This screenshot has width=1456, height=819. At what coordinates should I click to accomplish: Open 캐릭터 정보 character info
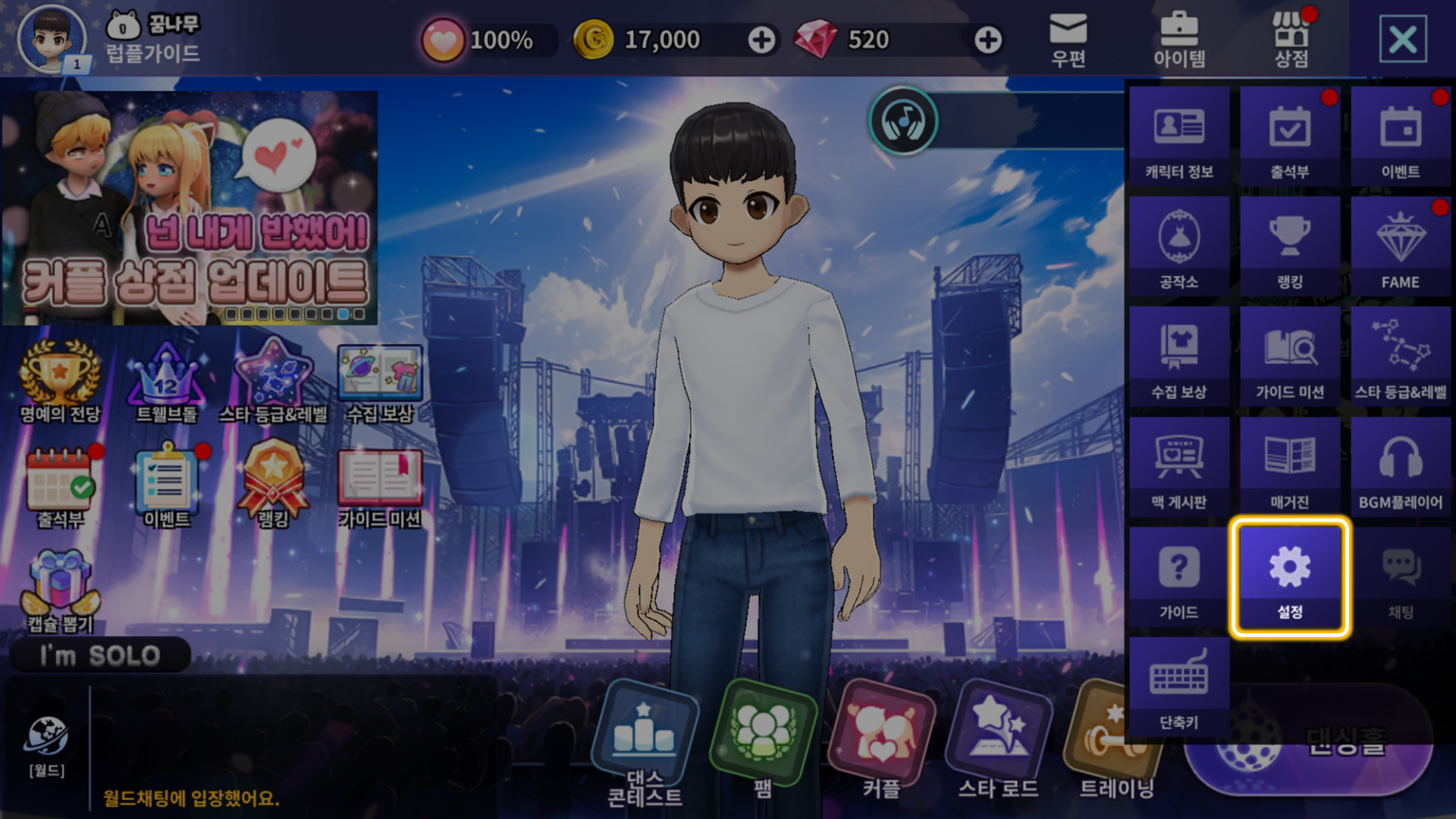point(1178,136)
